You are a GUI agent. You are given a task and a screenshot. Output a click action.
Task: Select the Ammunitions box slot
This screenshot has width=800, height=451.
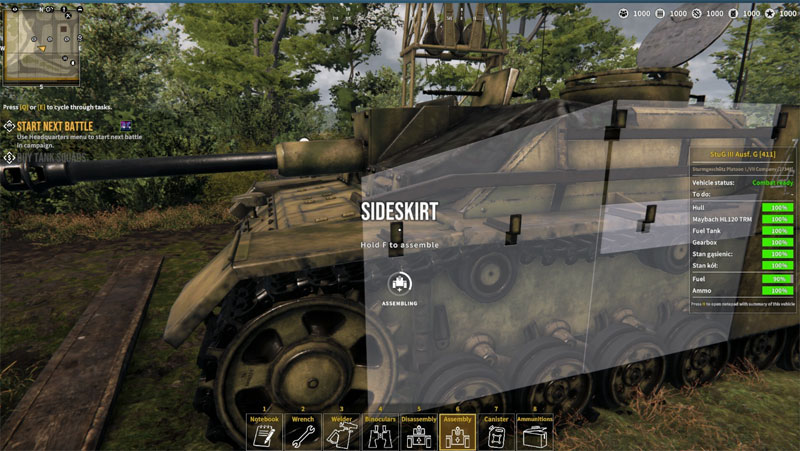pos(534,432)
